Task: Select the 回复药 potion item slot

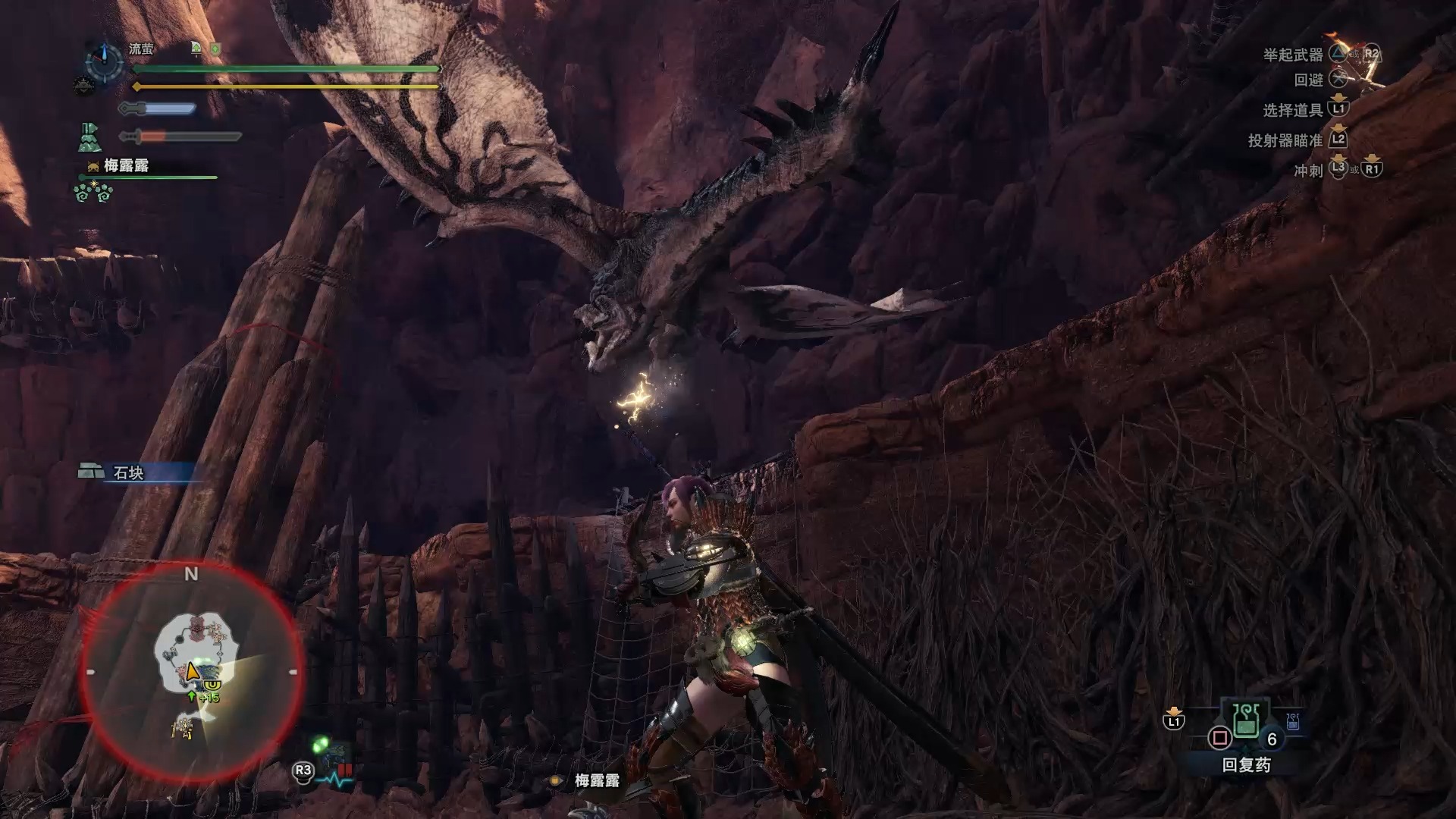Action: click(x=1246, y=720)
